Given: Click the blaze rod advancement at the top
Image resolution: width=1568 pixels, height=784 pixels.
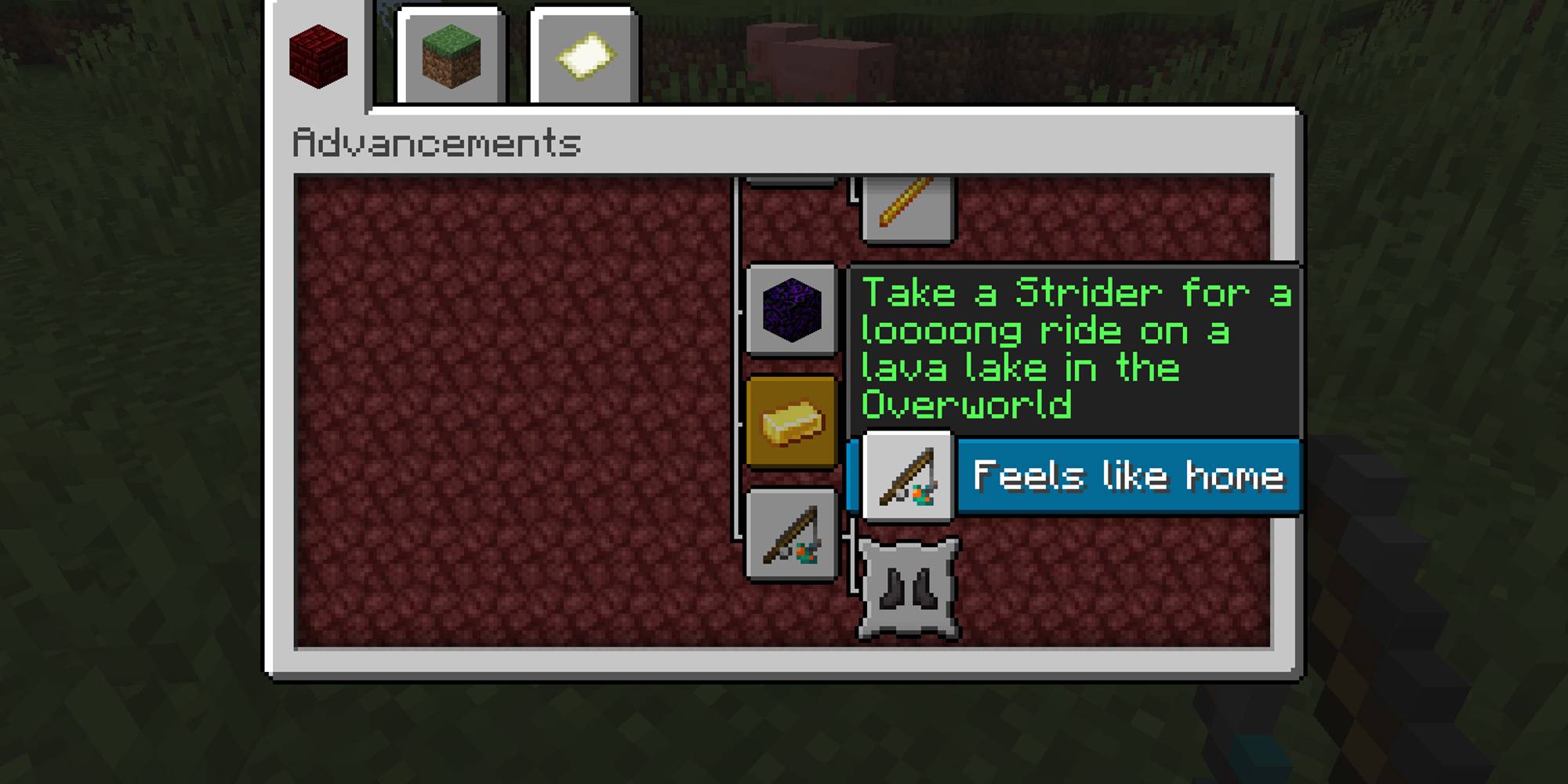Looking at the screenshot, I should (909, 208).
